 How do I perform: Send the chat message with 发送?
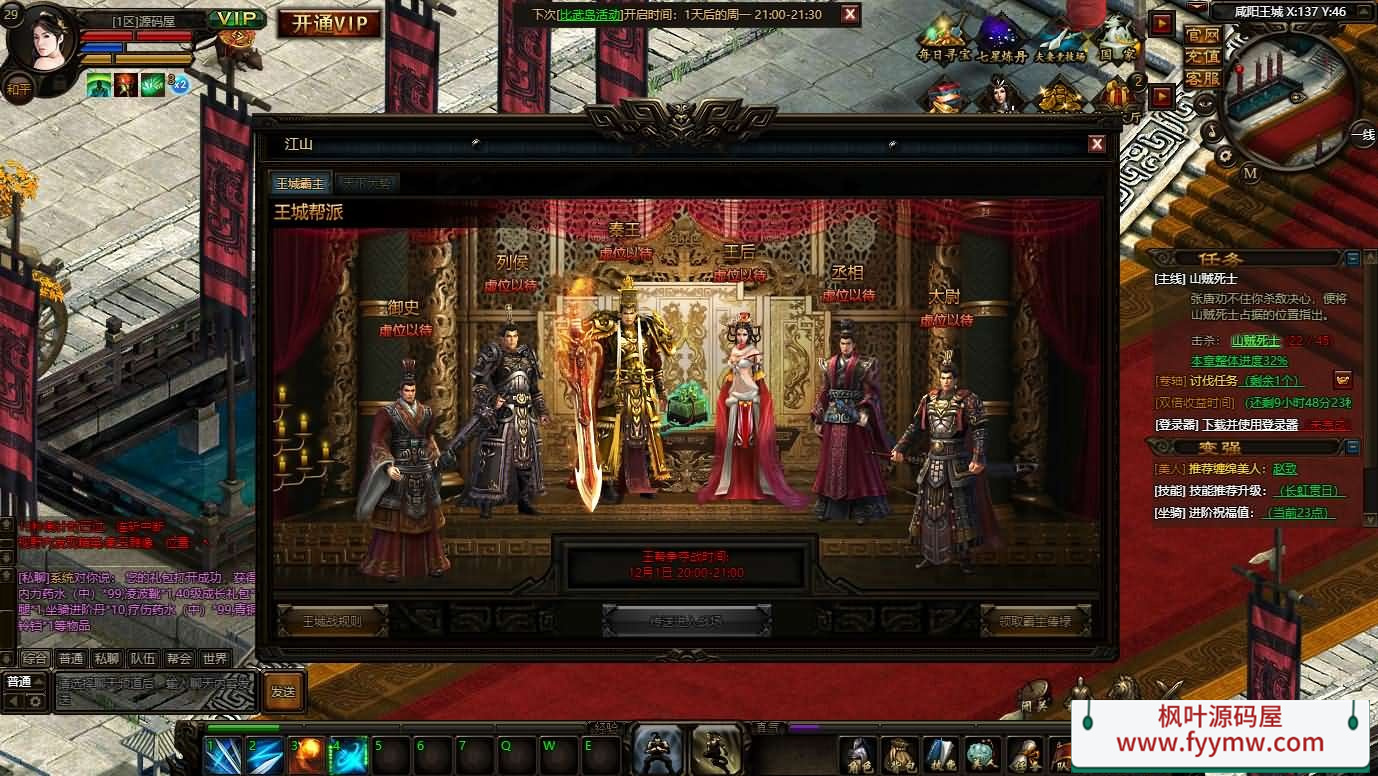pos(283,691)
